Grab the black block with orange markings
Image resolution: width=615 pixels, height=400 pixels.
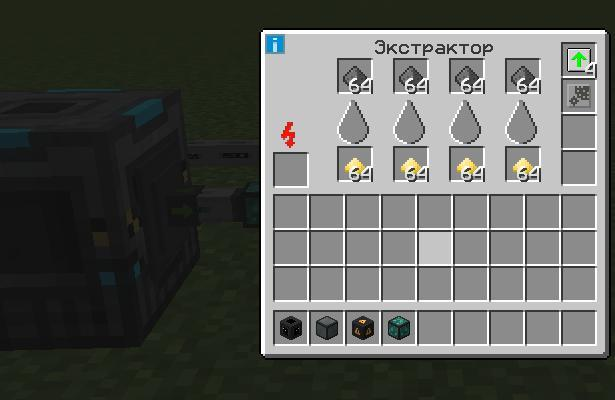[363, 328]
